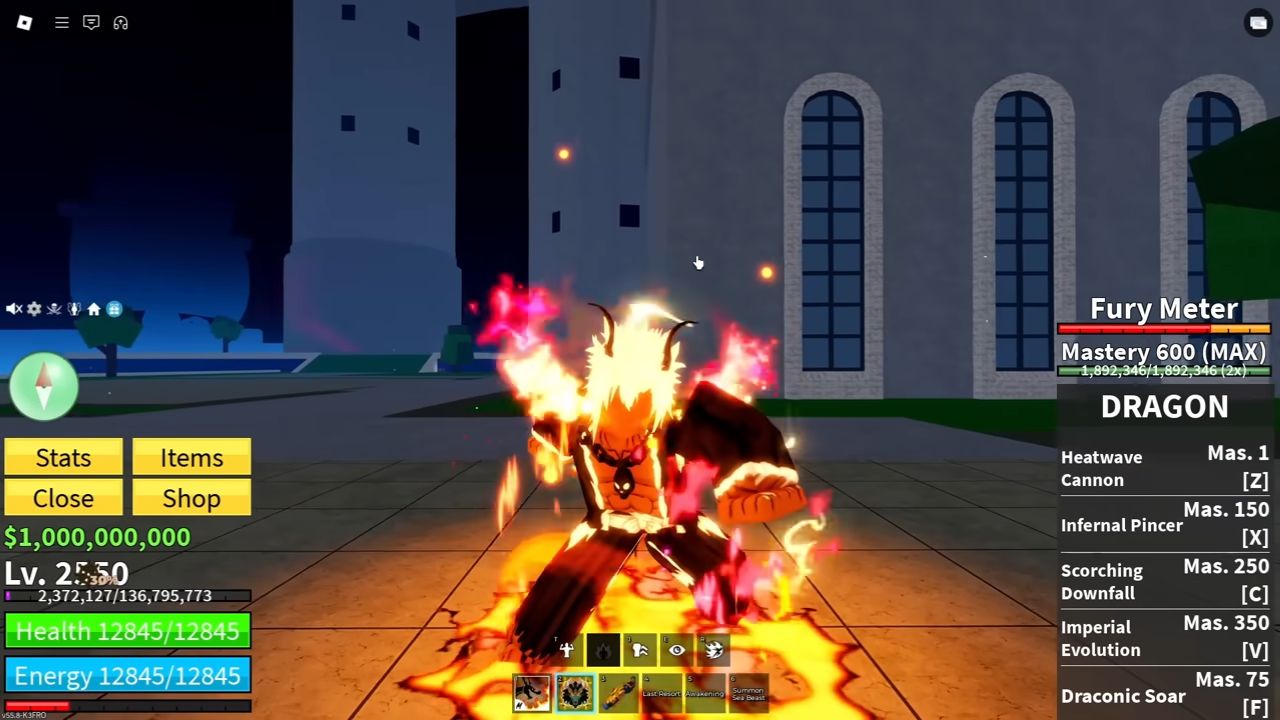
Task: Open the Shop menu
Action: pos(191,498)
